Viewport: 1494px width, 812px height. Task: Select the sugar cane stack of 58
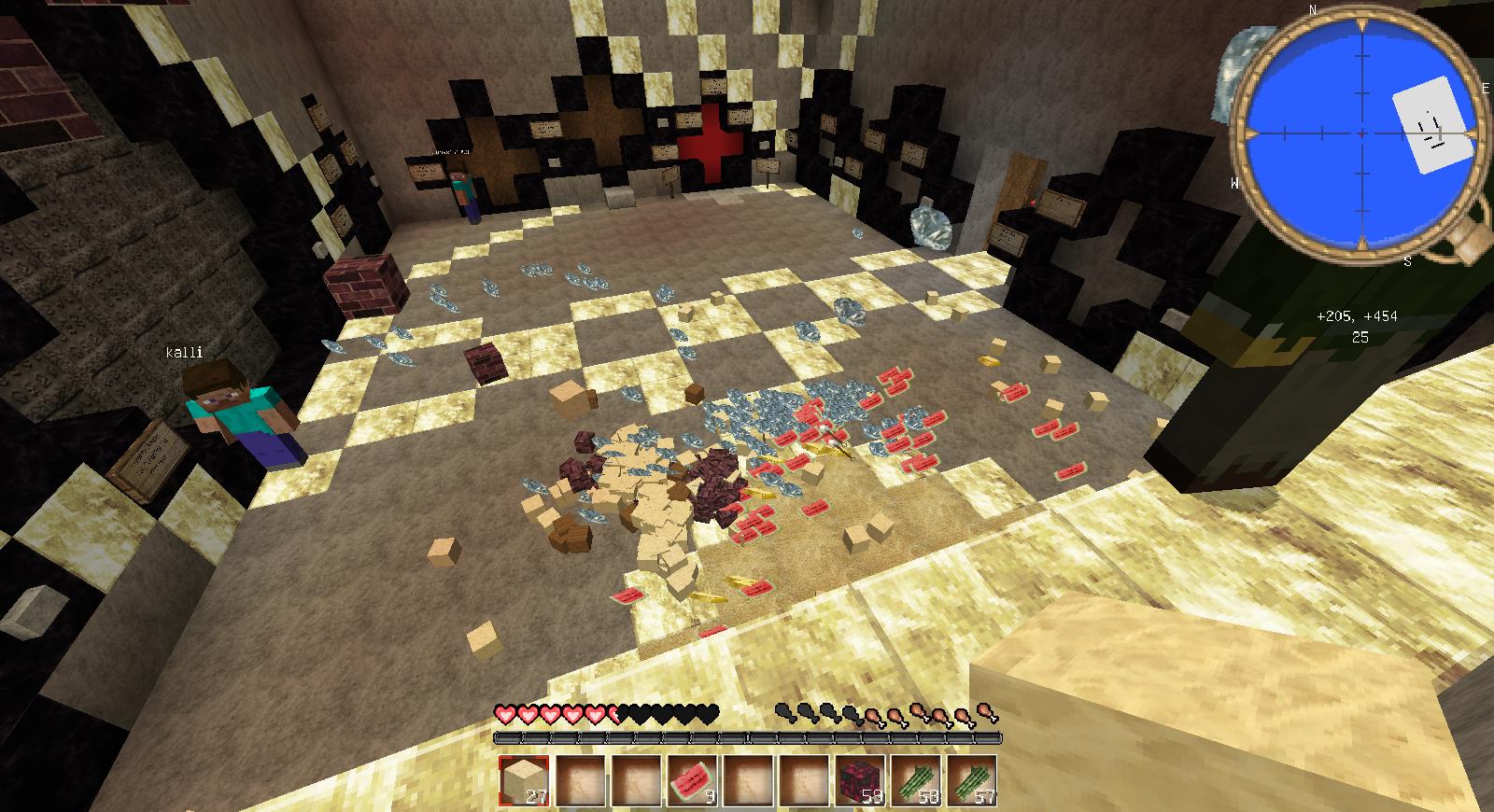[x=916, y=778]
